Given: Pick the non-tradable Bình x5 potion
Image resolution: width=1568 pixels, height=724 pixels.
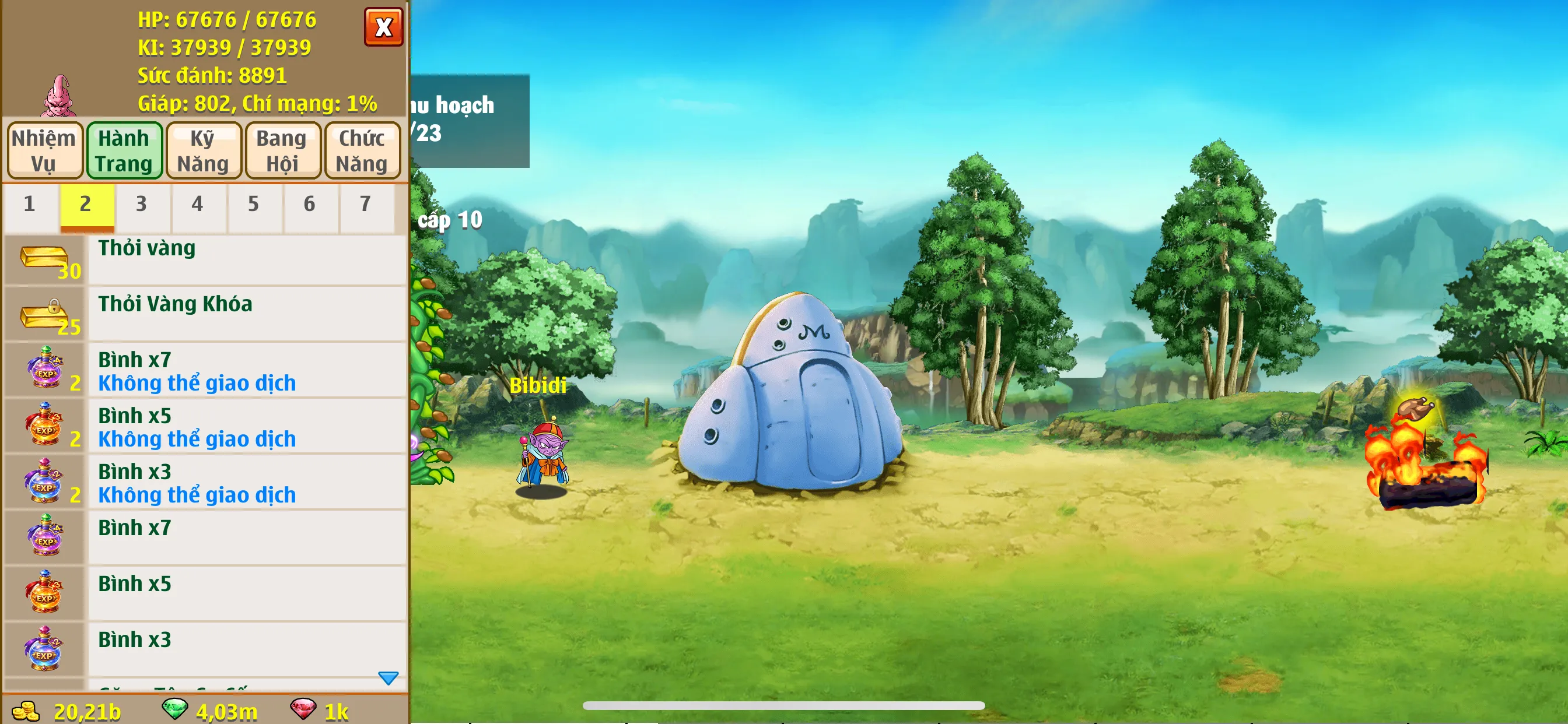Looking at the screenshot, I should [205, 427].
